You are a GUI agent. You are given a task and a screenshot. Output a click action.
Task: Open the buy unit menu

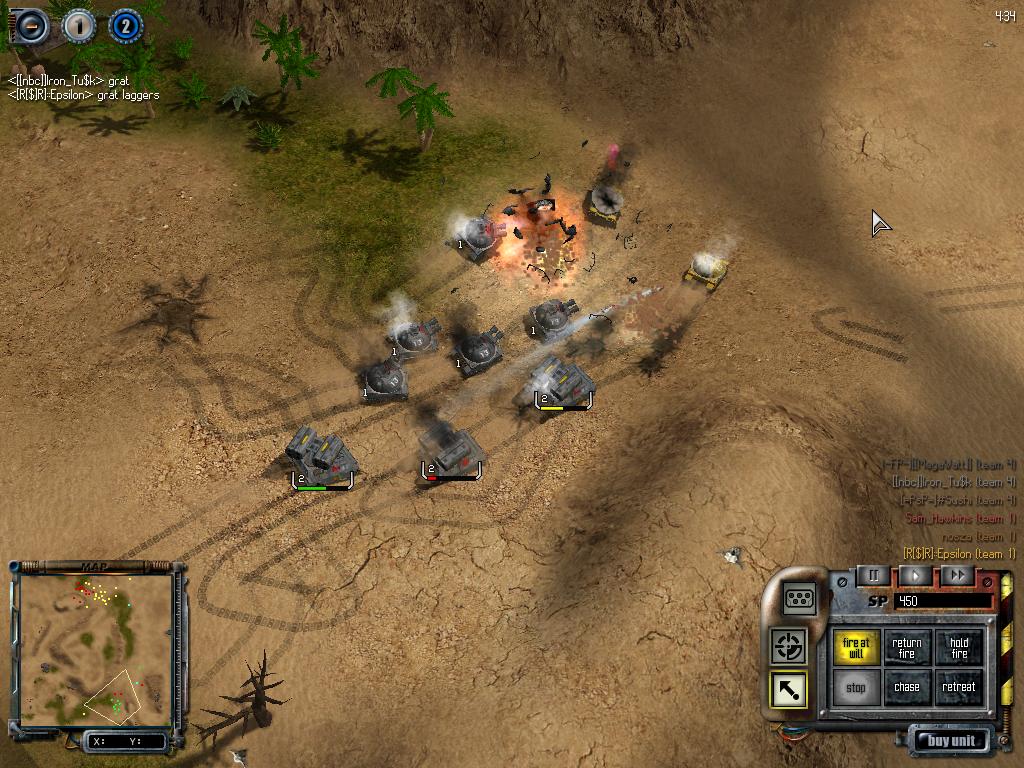(951, 741)
